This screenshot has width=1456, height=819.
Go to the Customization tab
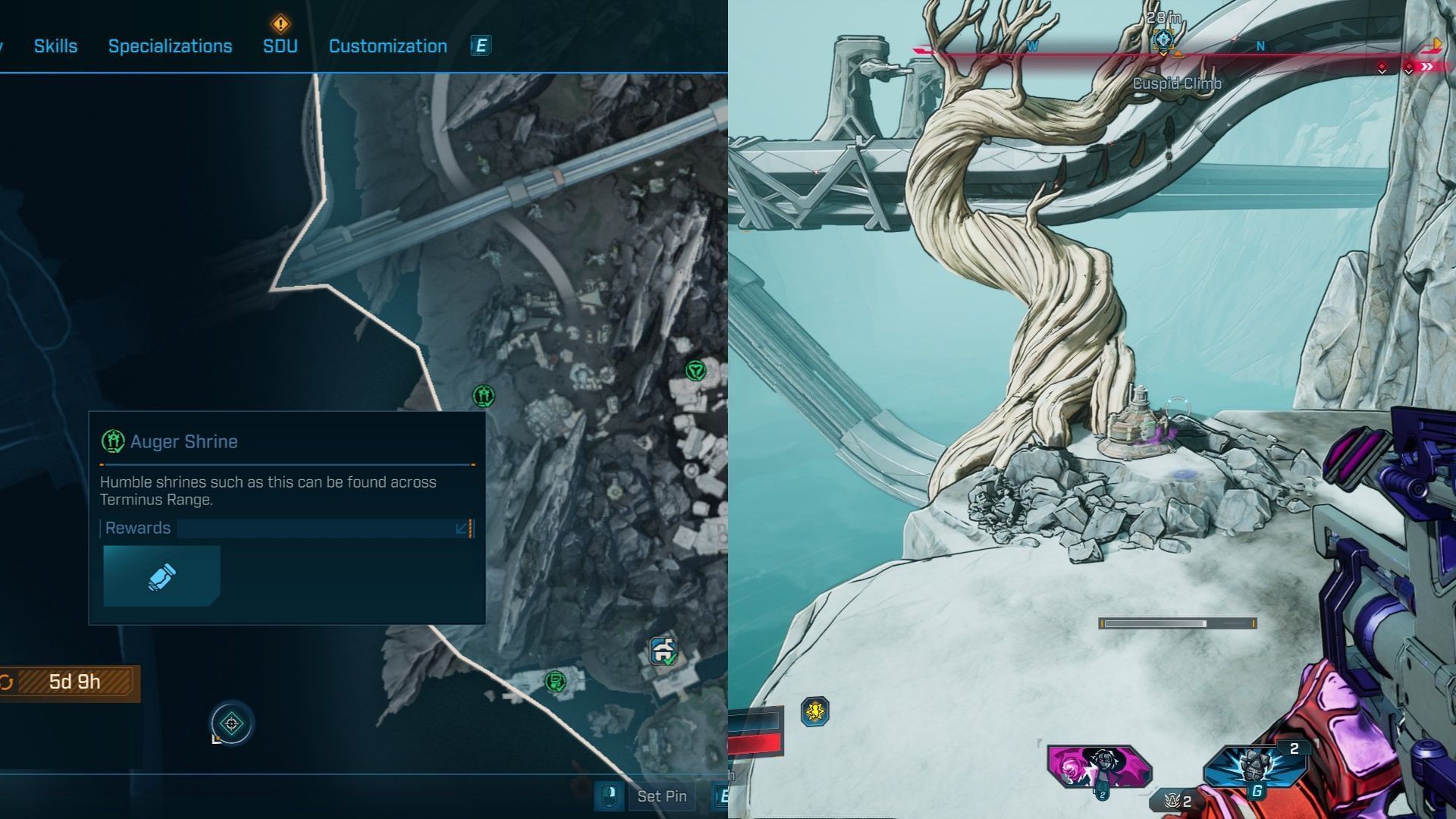tap(388, 46)
